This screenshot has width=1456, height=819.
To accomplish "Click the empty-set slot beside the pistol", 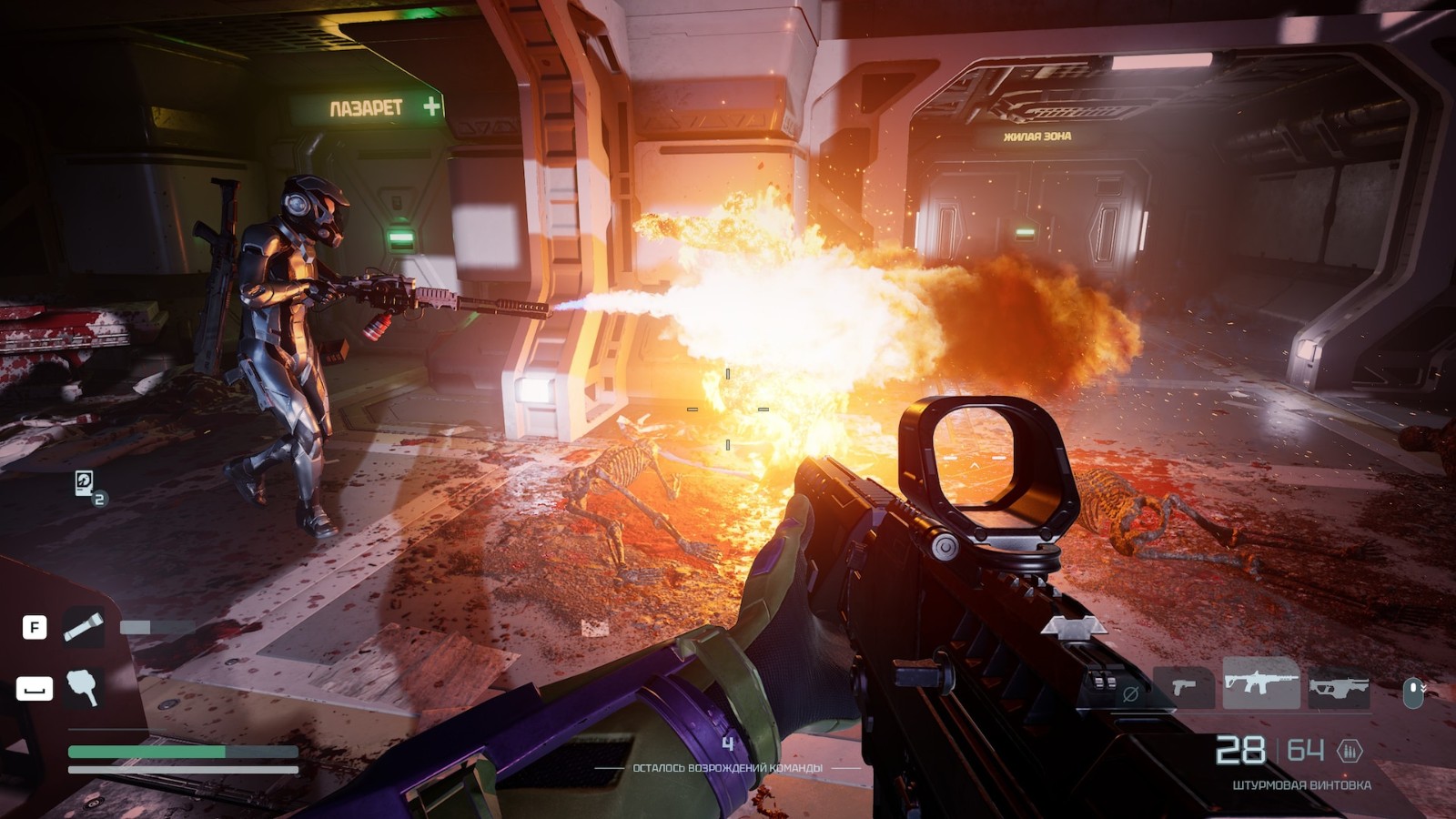I will pos(1130,693).
